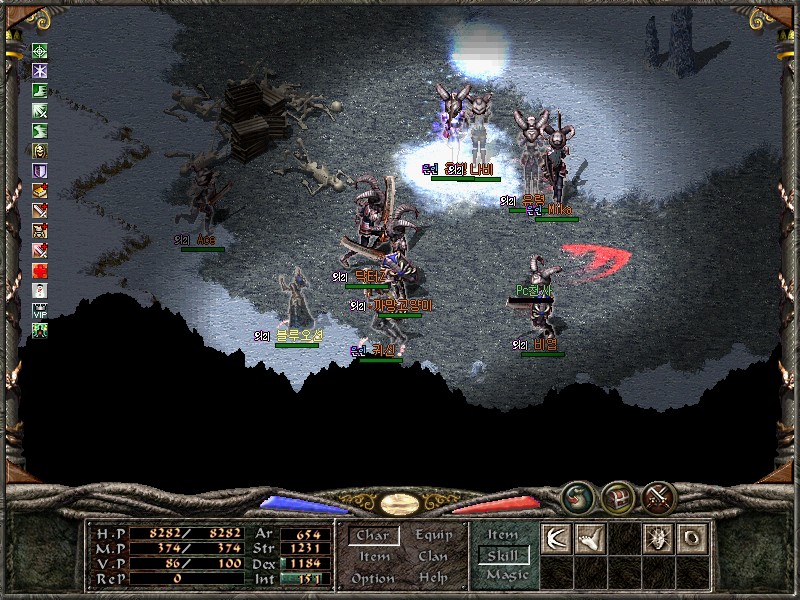
Task: Switch quickbar to the Skill tab
Action: click(502, 555)
